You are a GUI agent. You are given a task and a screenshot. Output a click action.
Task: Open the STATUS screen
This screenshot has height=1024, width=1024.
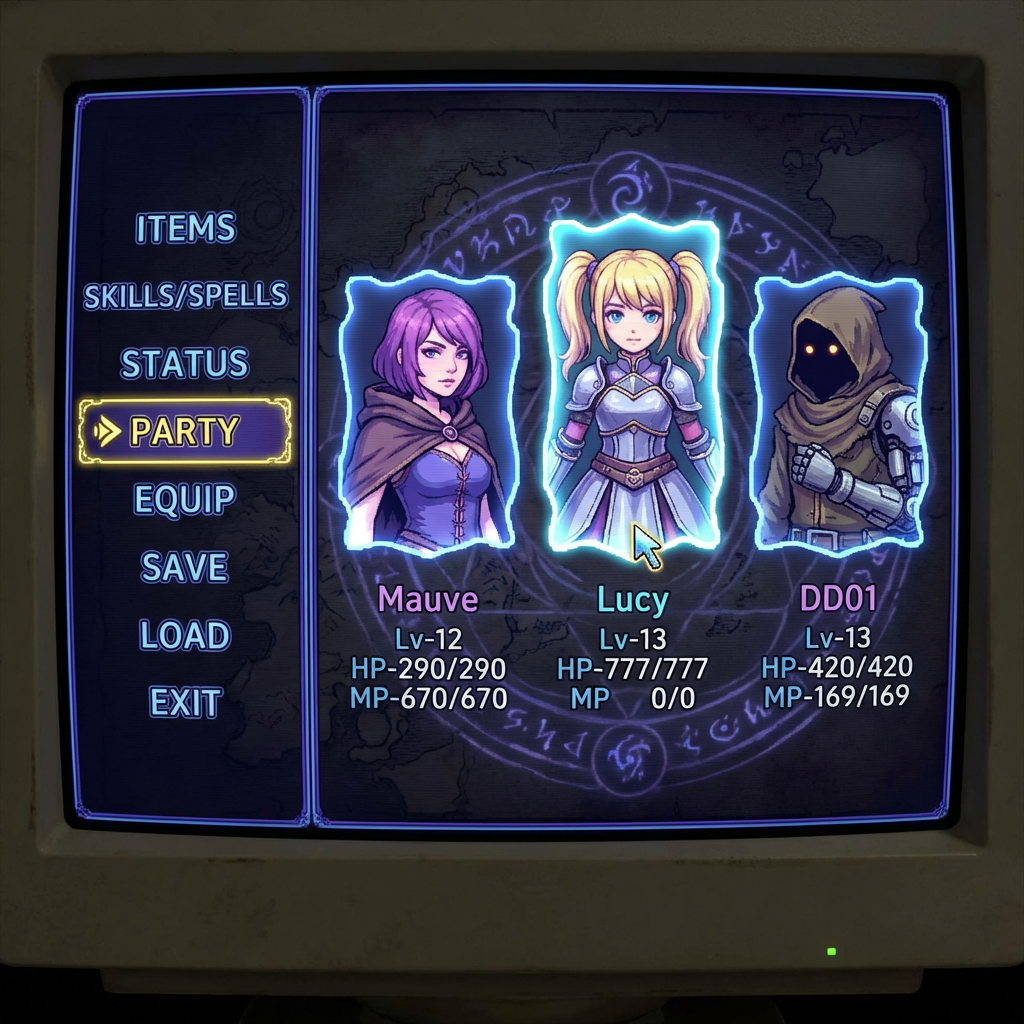coord(185,363)
